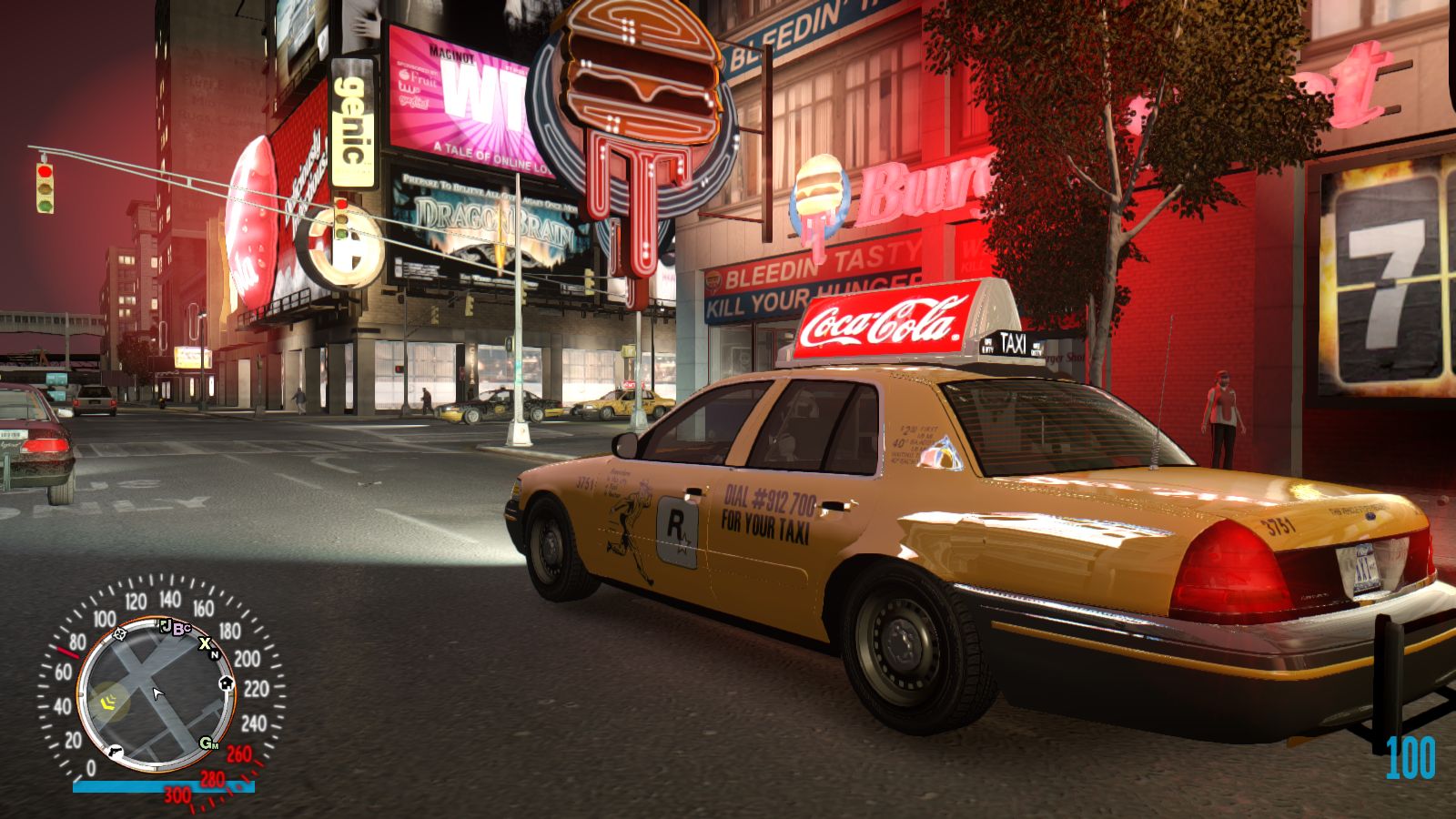Click the circular radar minimap
Viewport: 1456px width, 819px height.
[157, 694]
